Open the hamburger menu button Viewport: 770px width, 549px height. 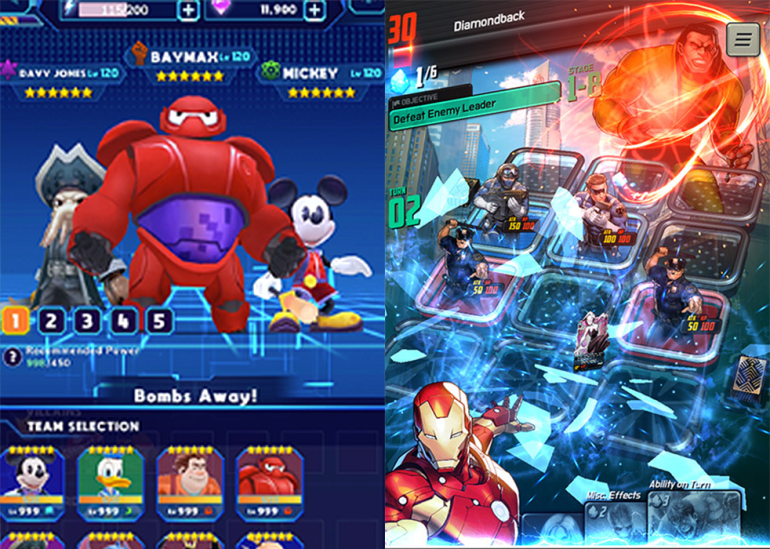(743, 39)
